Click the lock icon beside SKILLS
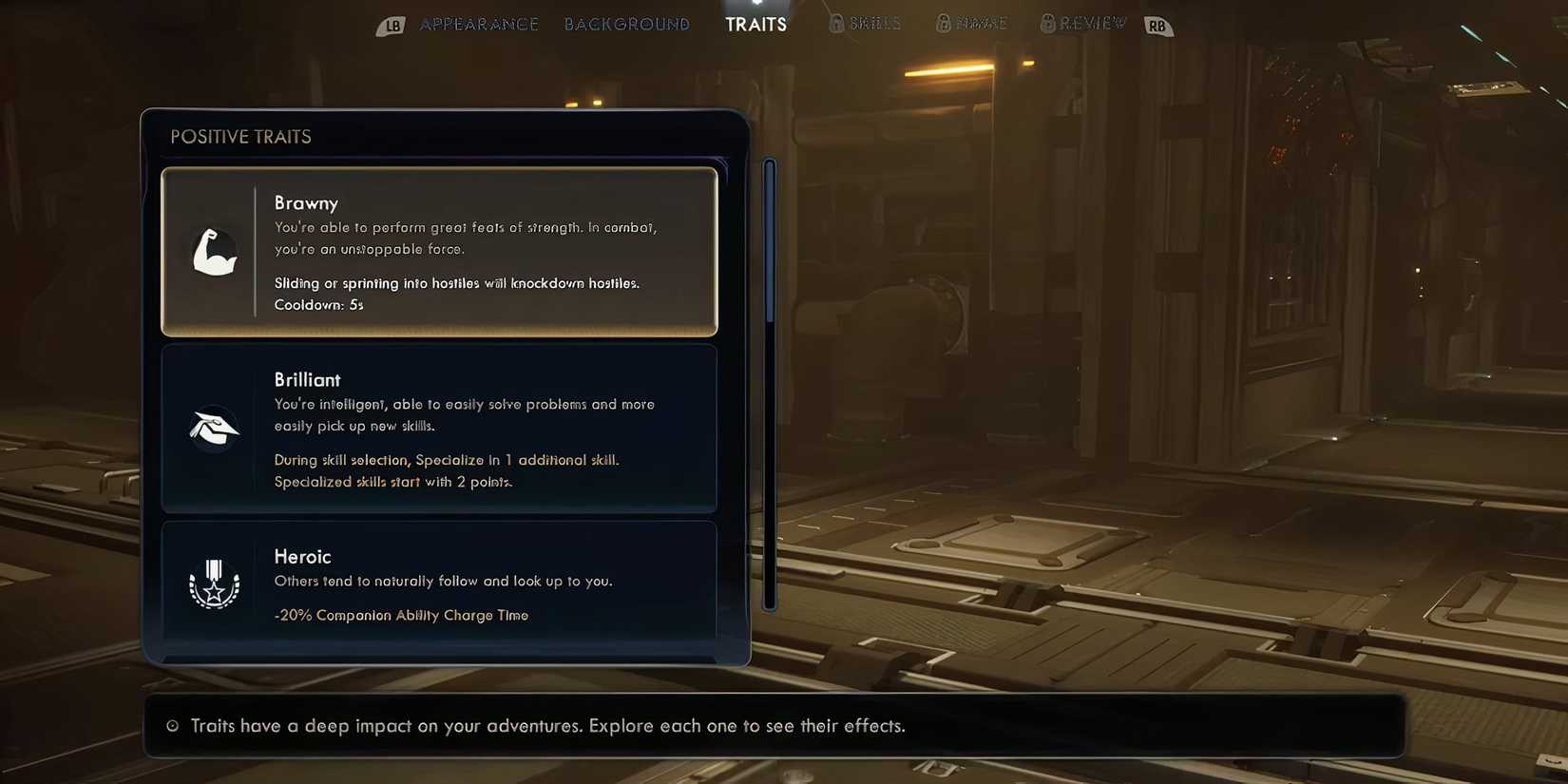 click(837, 22)
